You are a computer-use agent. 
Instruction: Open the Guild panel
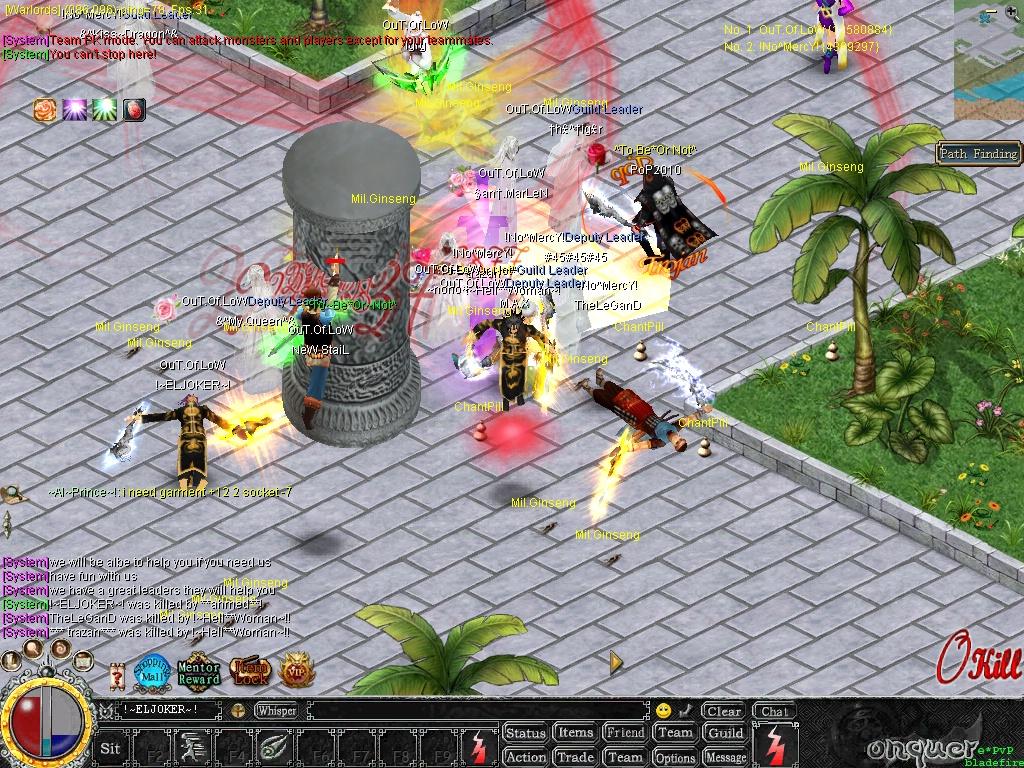point(725,733)
